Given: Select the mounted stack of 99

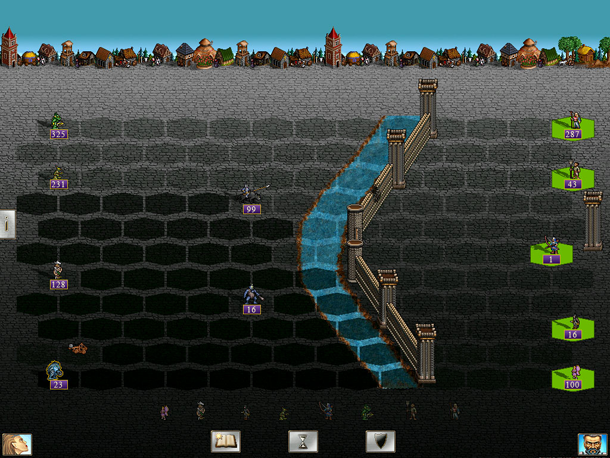Looking at the screenshot, I should 249,194.
